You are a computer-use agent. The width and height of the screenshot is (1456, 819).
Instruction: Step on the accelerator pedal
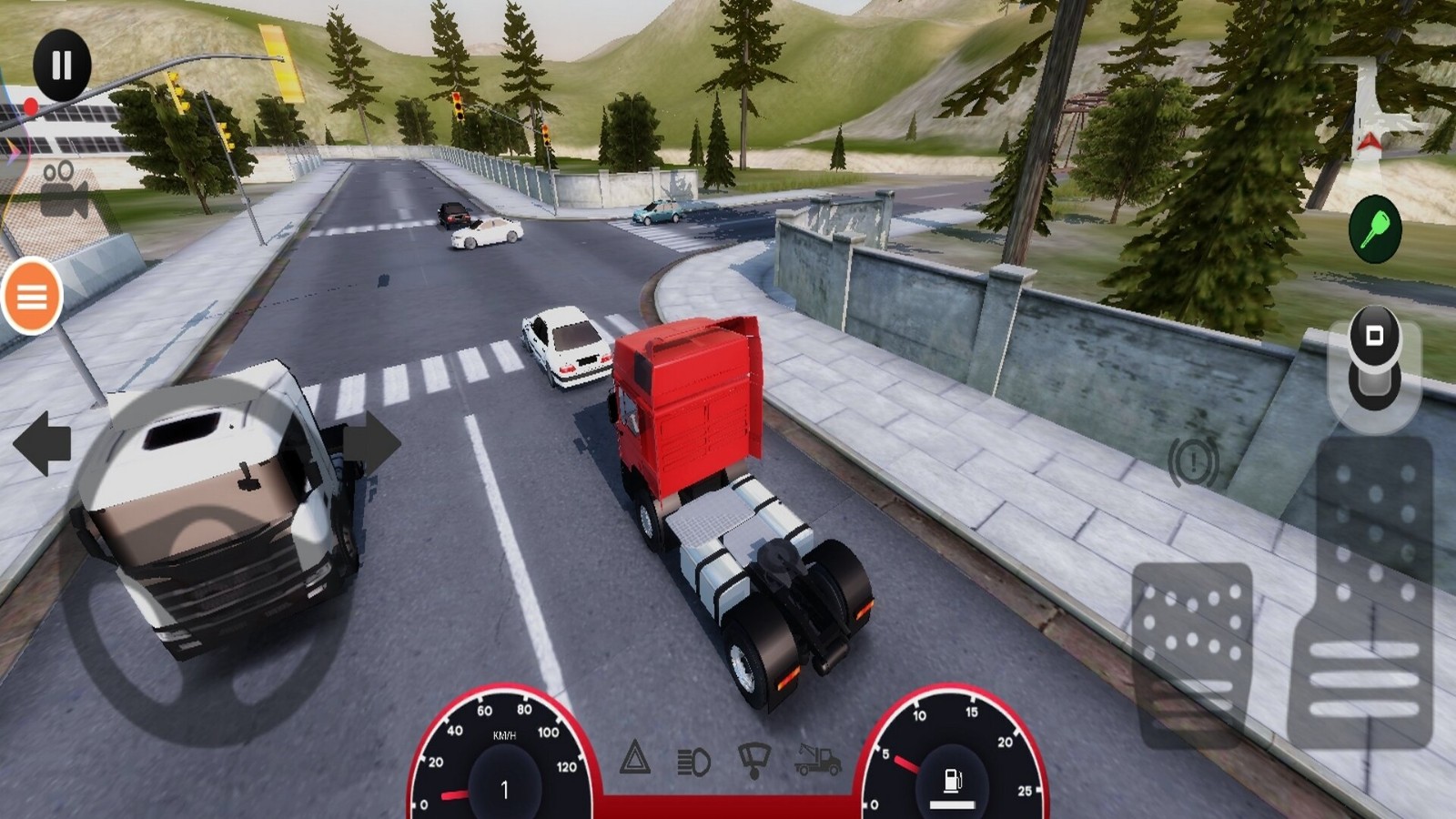click(x=1365, y=591)
